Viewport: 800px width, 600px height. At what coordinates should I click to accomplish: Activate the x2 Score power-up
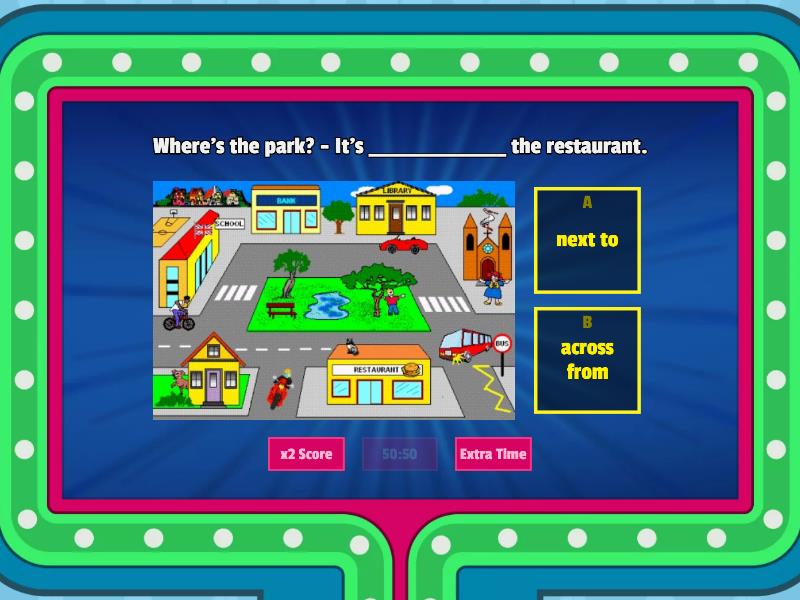click(306, 454)
